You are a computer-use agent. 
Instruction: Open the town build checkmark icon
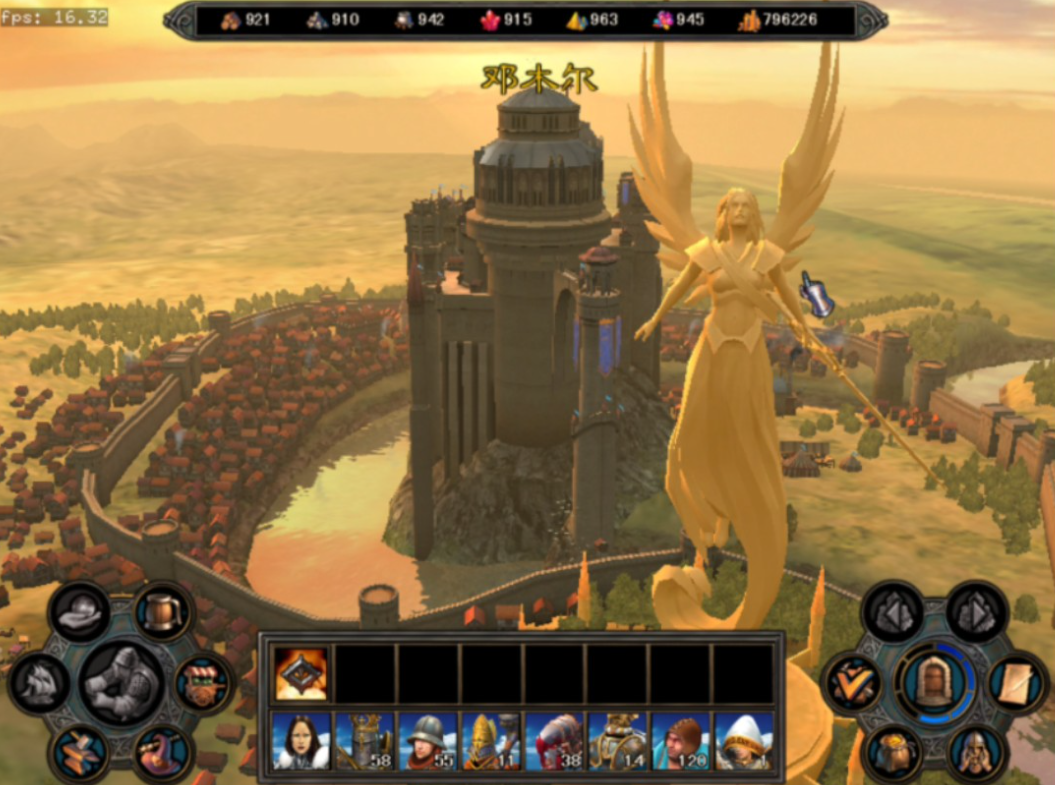tap(852, 684)
